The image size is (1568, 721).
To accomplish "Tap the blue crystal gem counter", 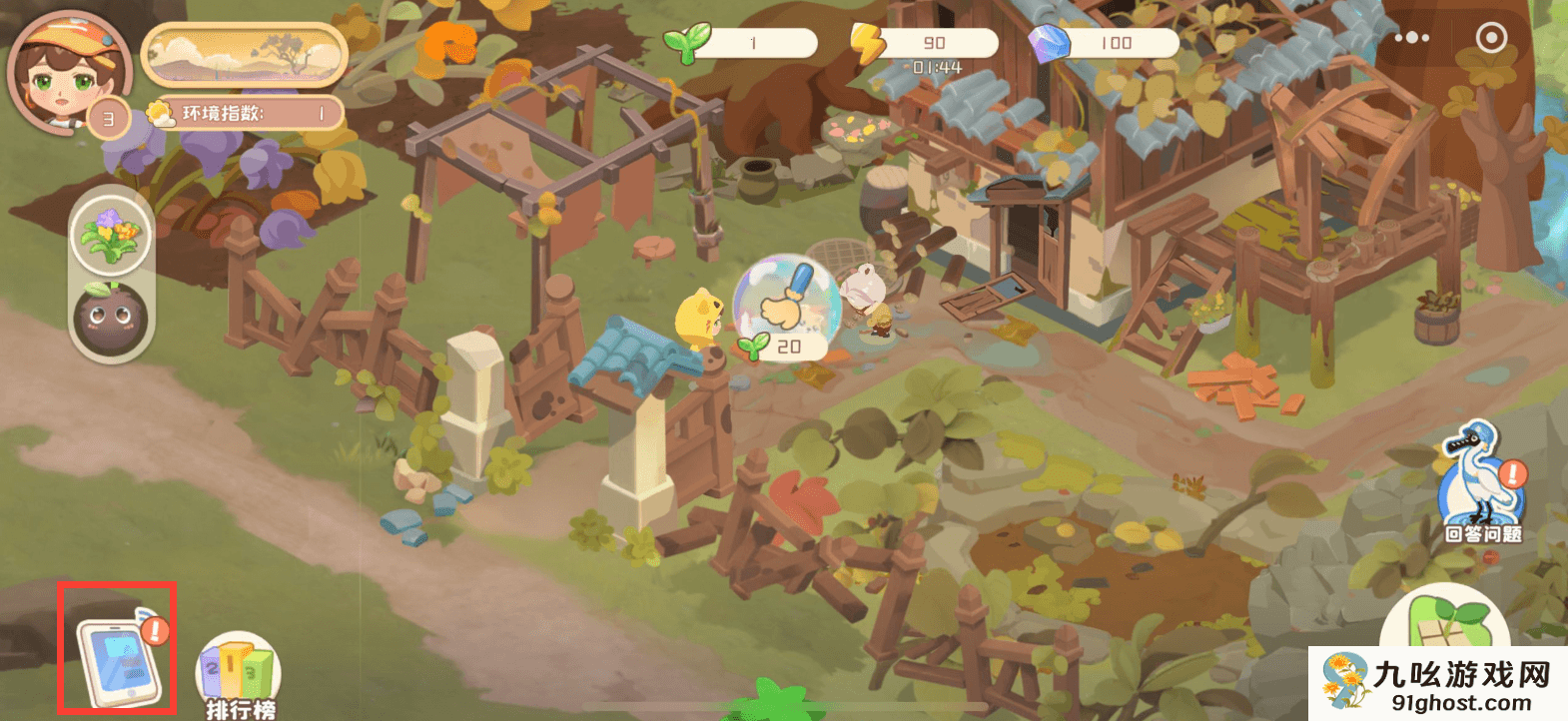I will (x=1105, y=43).
